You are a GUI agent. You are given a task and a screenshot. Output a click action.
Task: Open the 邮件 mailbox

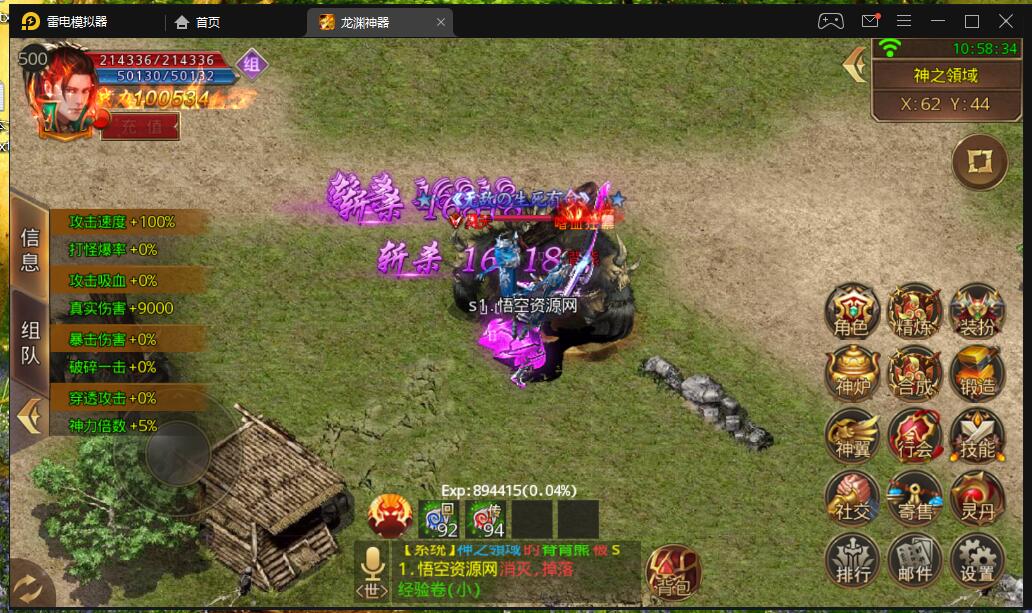point(915,559)
